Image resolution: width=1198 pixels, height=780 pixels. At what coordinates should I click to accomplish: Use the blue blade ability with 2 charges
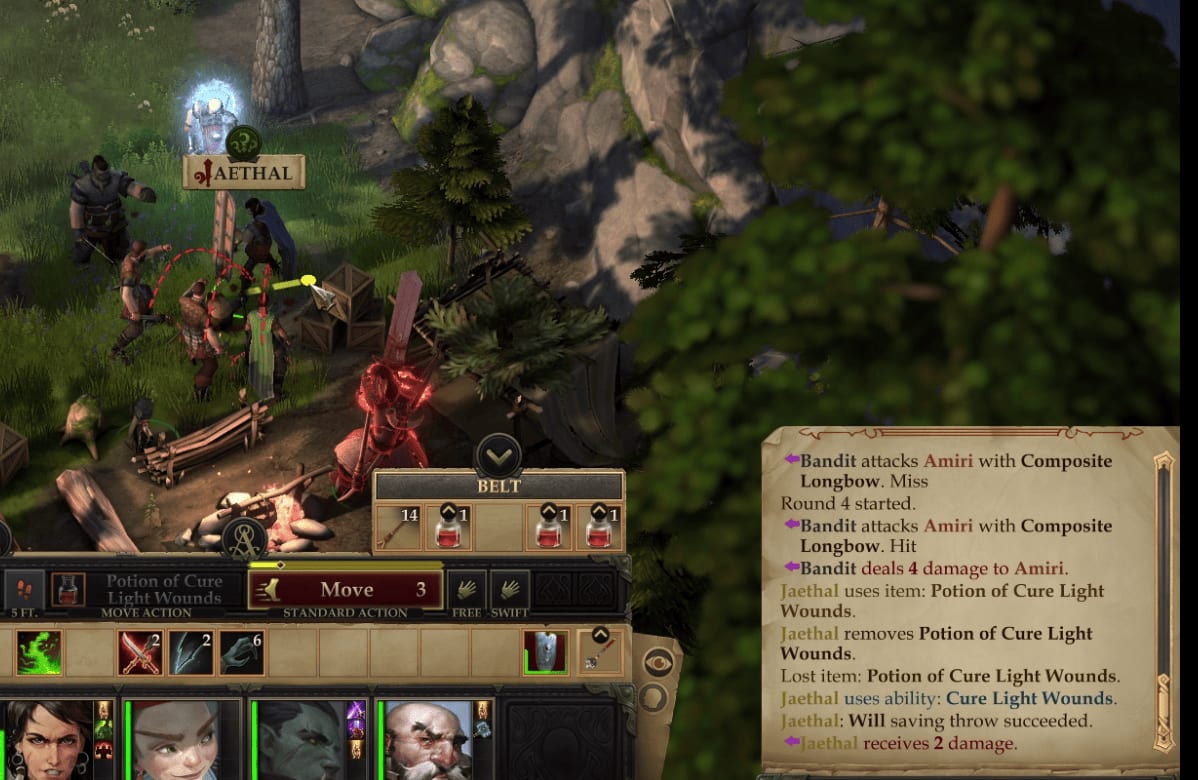(191, 653)
